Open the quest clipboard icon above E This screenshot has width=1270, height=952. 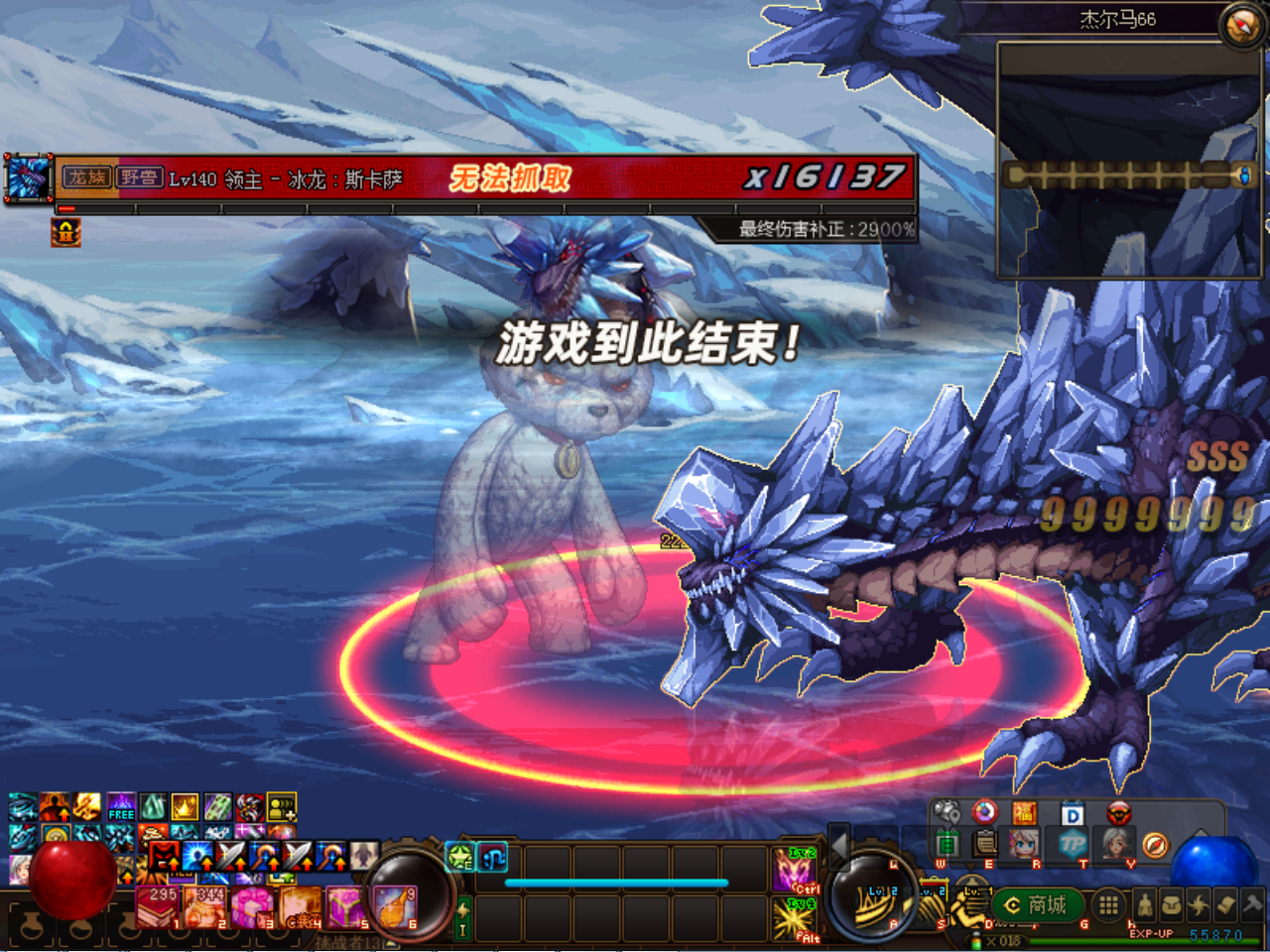coord(984,843)
